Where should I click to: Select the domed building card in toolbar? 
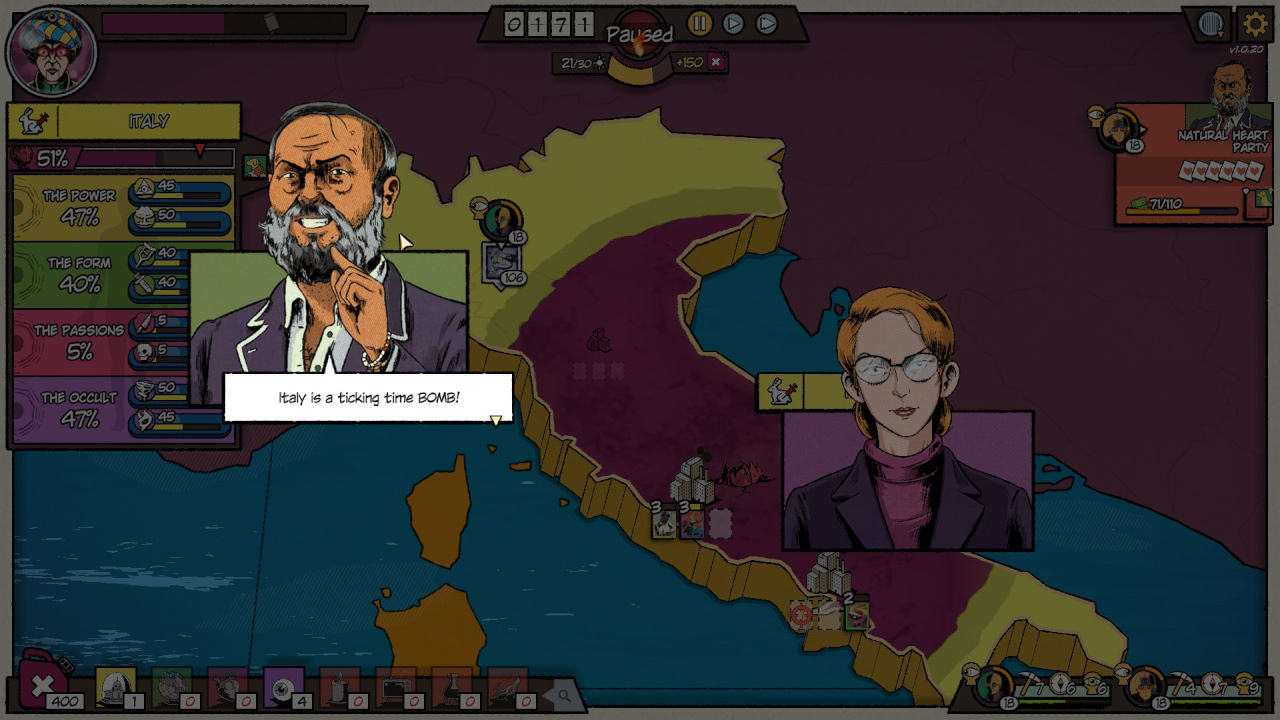pos(115,687)
